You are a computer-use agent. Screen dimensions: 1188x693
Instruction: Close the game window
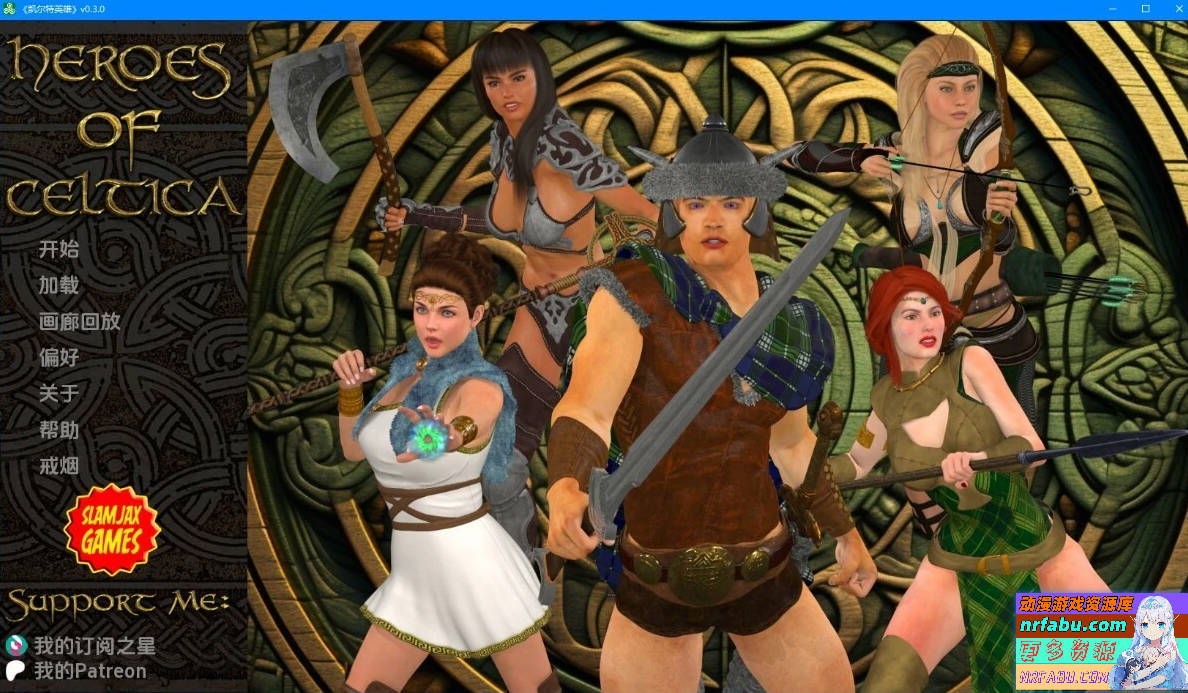pos(1172,9)
